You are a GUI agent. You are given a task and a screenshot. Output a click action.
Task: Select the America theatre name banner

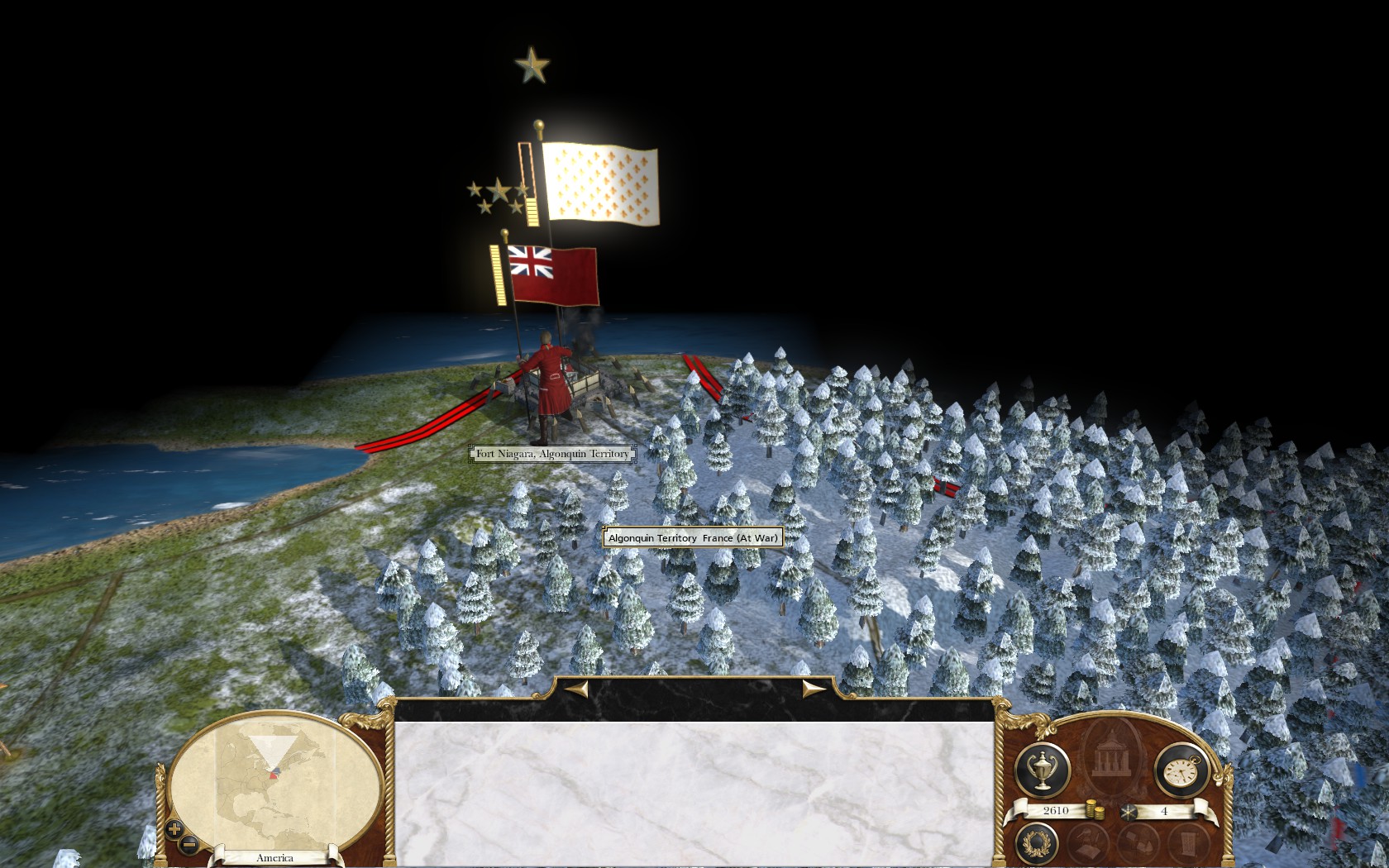(x=274, y=858)
